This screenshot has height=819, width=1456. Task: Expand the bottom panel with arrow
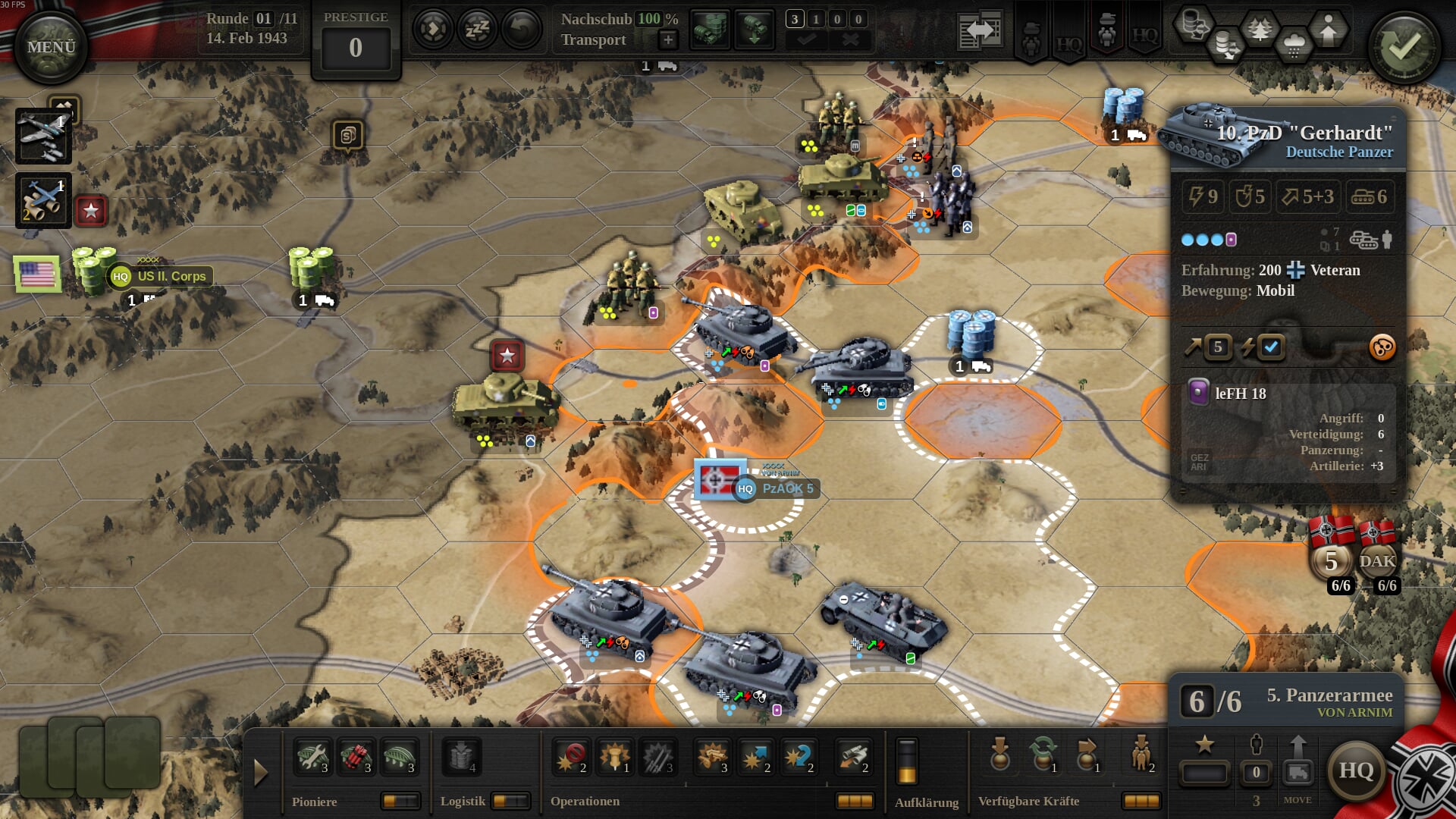point(261,772)
